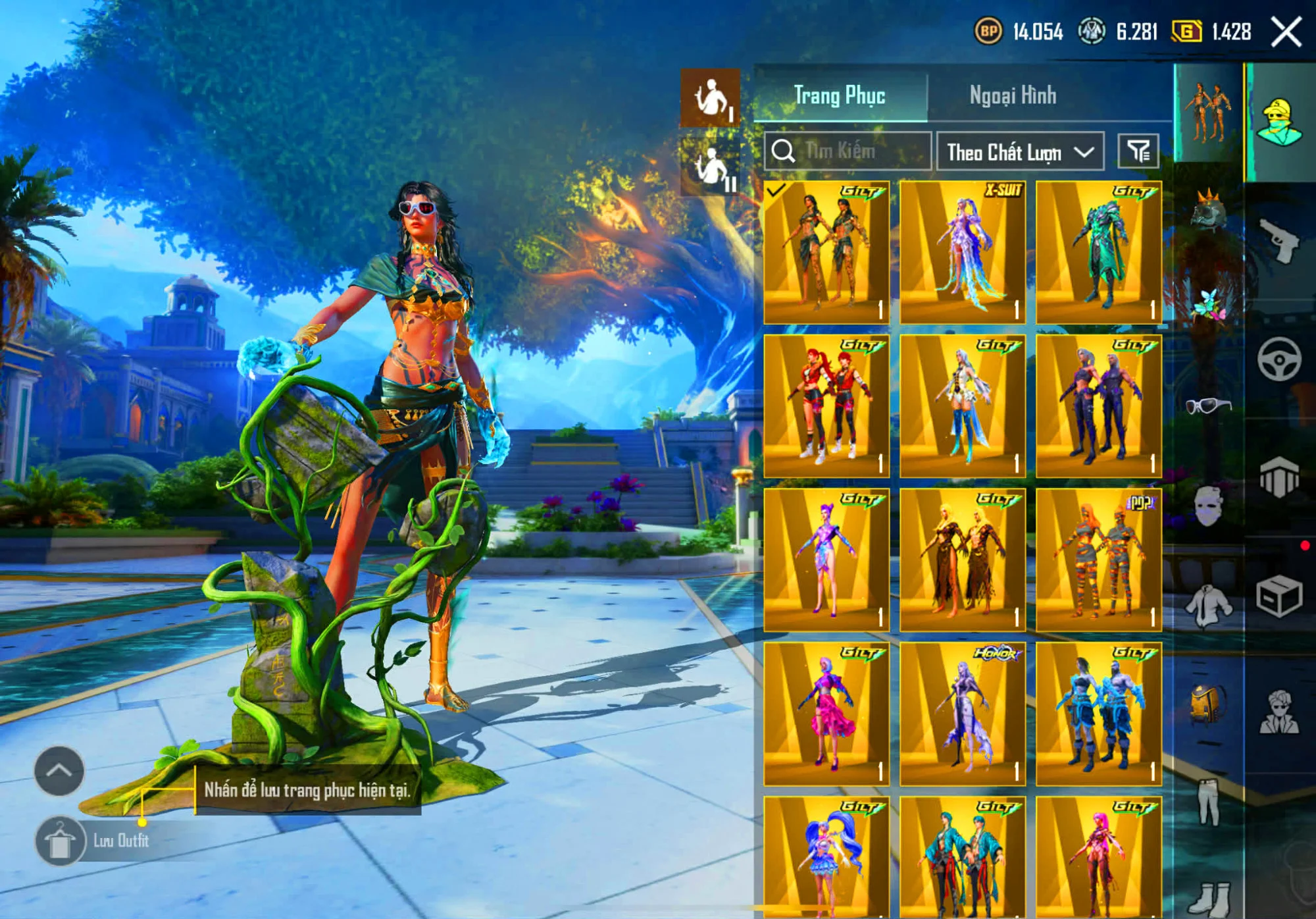Close the inventory screen with the X
1316x919 pixels.
1286,32
